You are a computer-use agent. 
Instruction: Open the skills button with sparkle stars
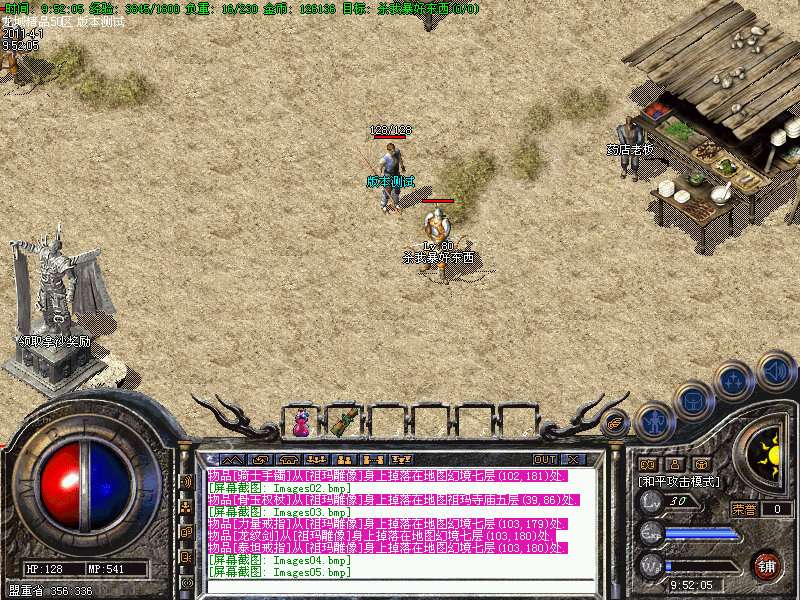pos(735,381)
